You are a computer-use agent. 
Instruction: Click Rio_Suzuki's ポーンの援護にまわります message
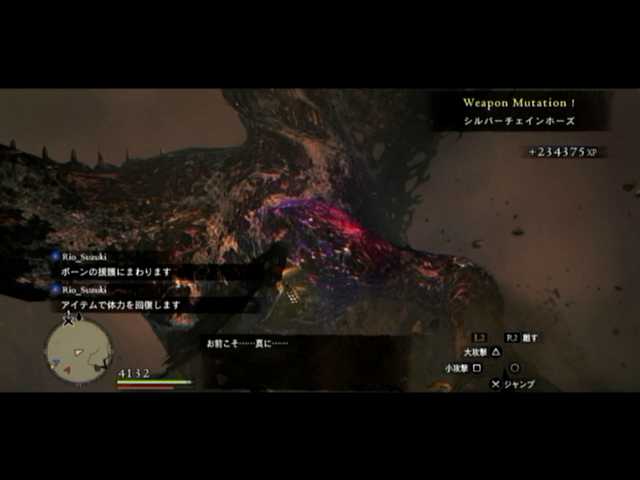119,271
